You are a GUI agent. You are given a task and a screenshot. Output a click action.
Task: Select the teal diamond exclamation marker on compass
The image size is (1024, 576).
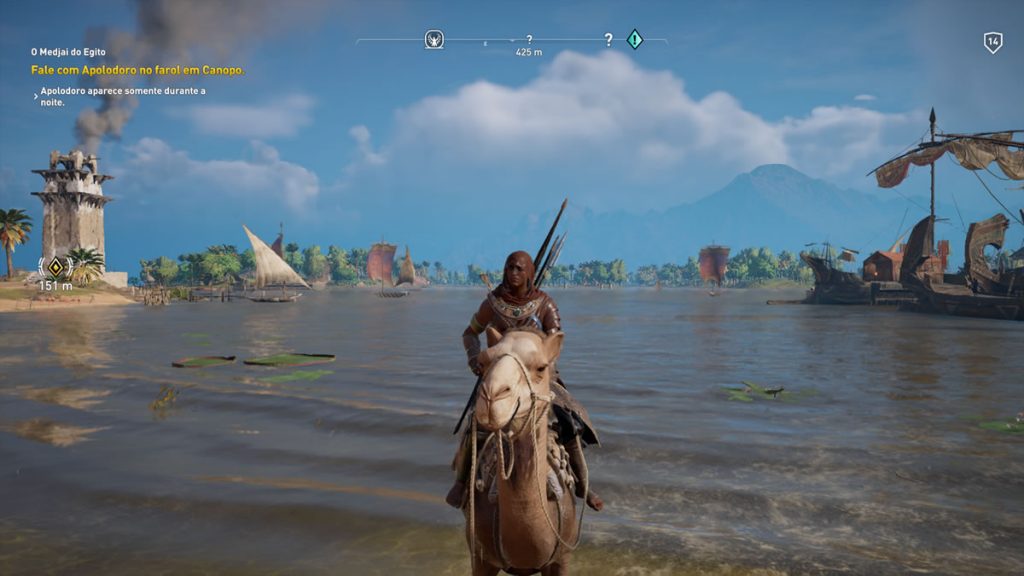[x=634, y=39]
